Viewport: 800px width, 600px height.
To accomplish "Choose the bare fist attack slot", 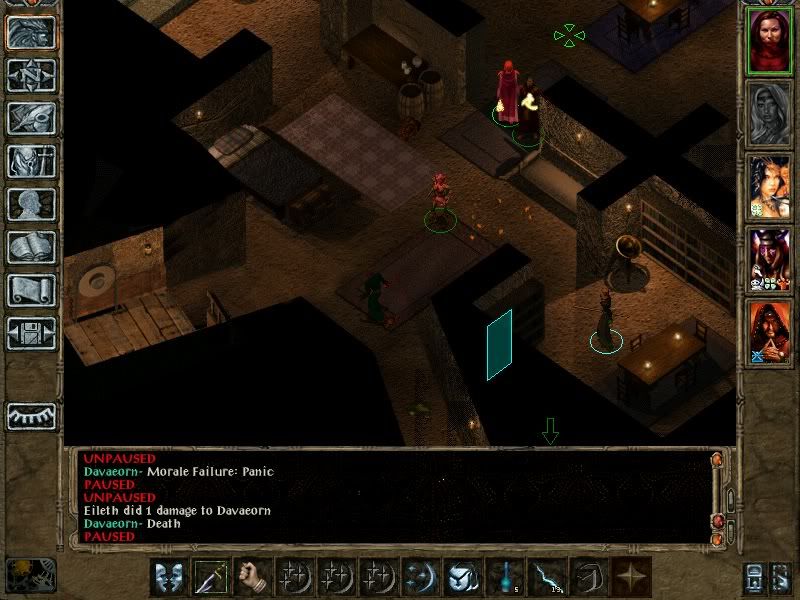I will coord(254,578).
